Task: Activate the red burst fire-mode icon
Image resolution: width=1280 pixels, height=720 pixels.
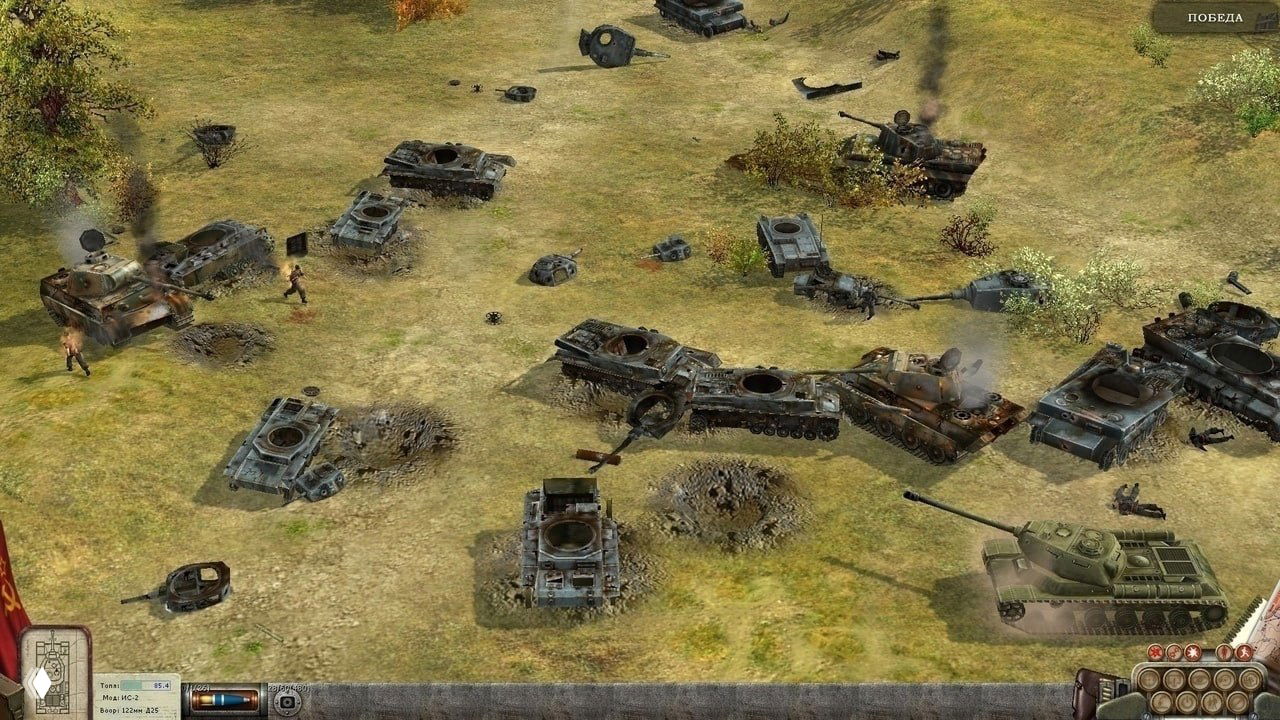Action: (x=1155, y=652)
